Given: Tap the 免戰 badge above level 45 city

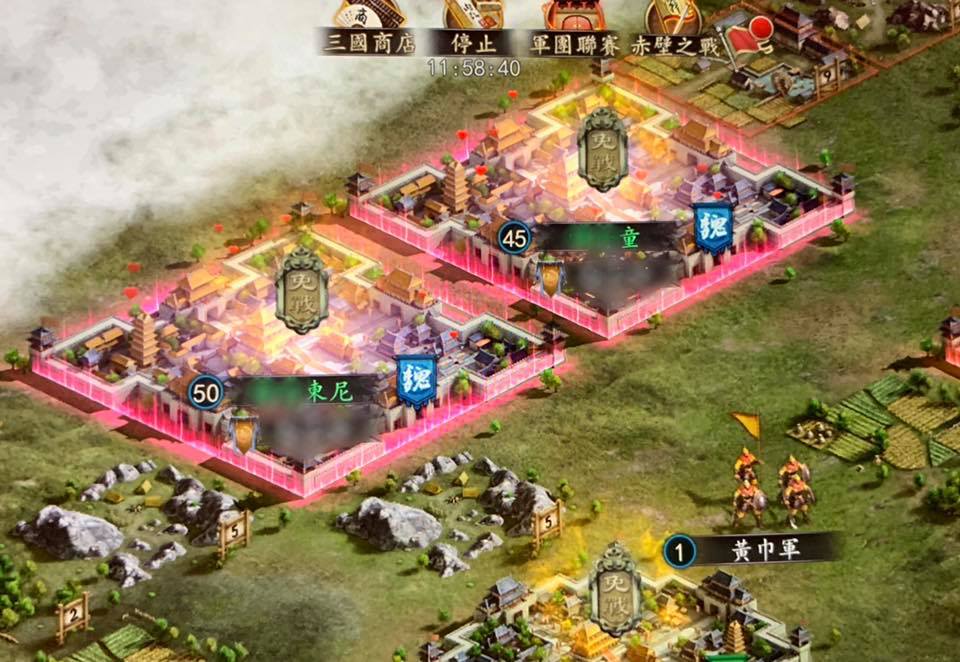Looking at the screenshot, I should tap(604, 148).
